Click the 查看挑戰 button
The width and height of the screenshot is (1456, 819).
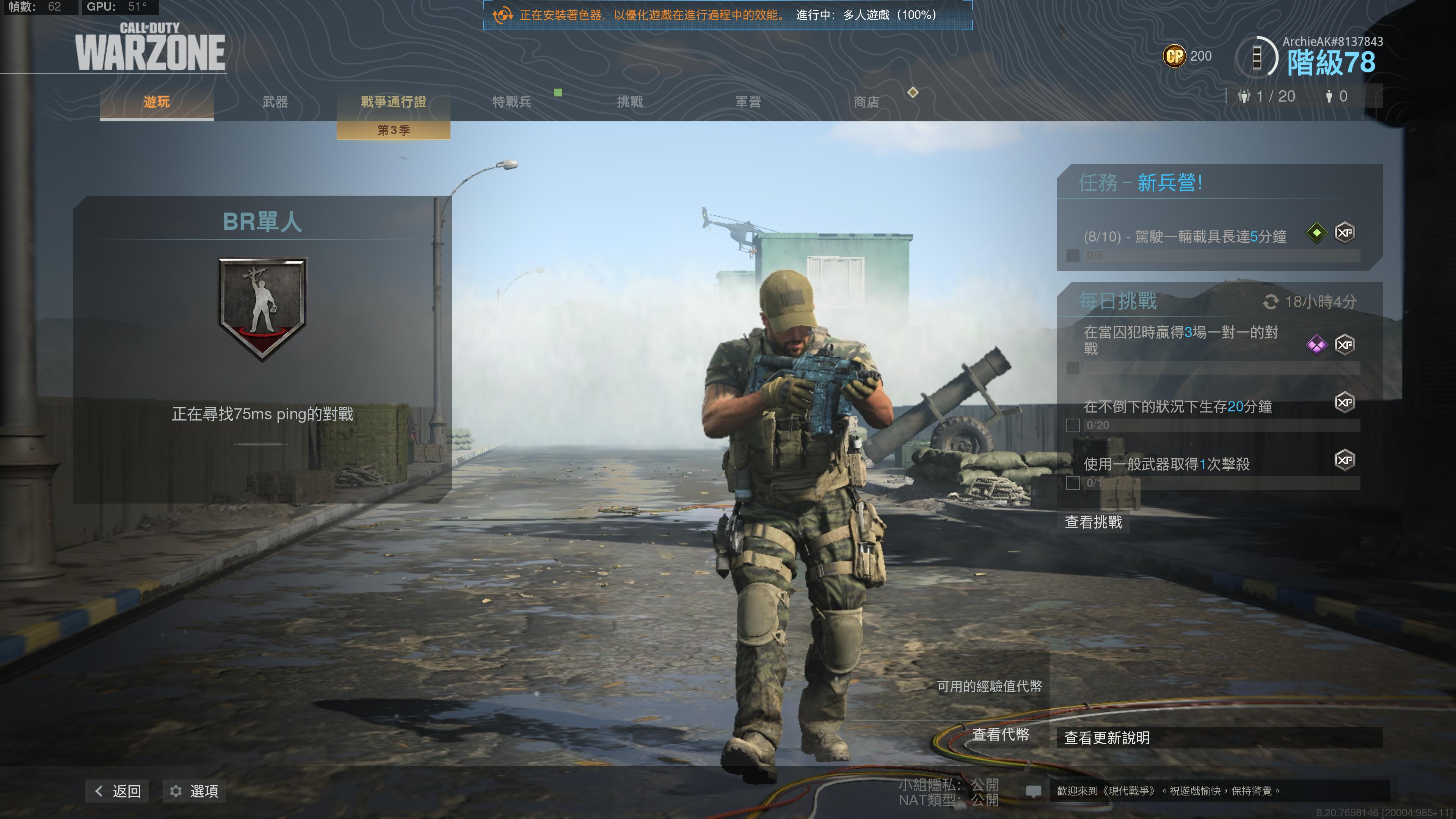point(1093,522)
